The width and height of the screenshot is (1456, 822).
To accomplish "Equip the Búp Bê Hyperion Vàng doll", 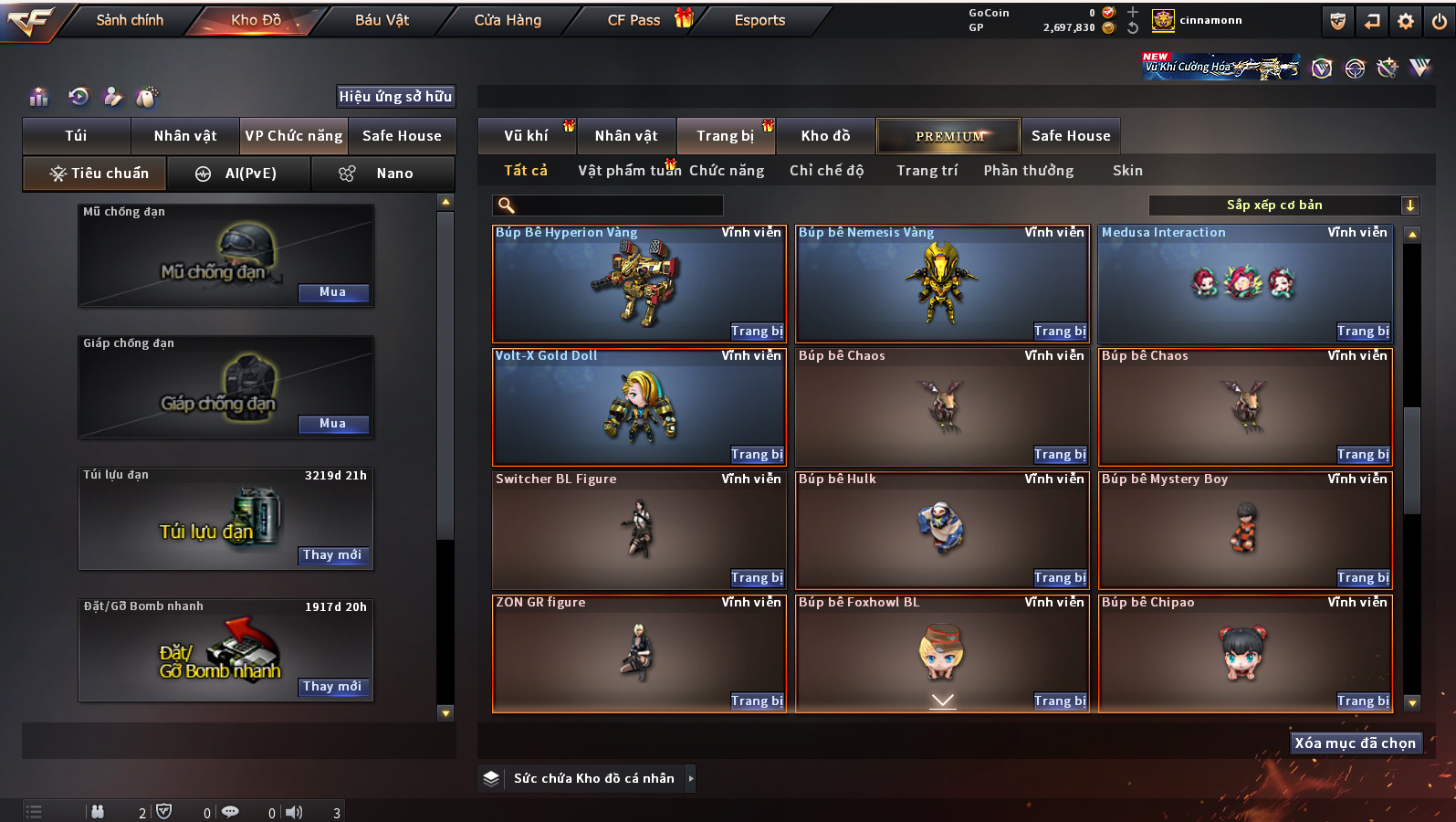I will coord(757,332).
